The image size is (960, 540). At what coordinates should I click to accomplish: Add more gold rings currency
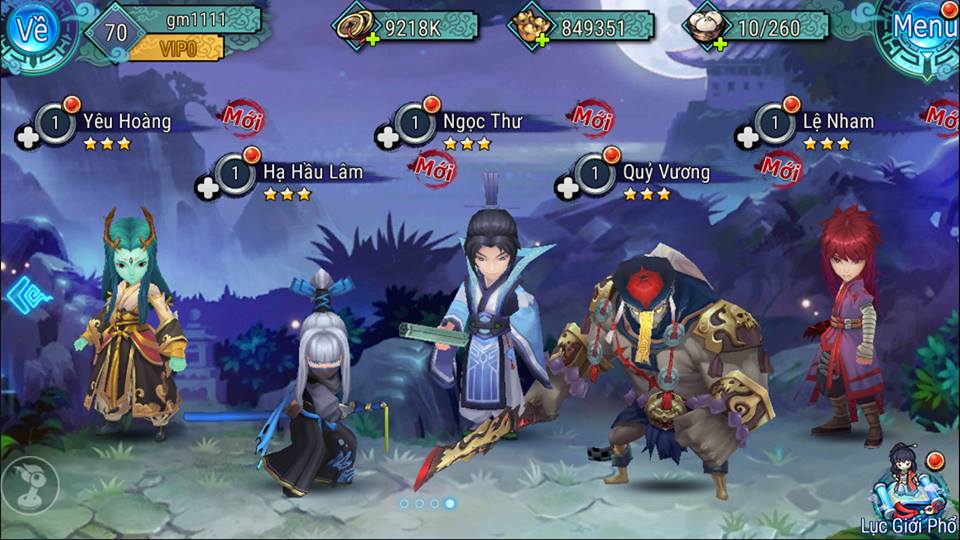pyautogui.click(x=371, y=40)
